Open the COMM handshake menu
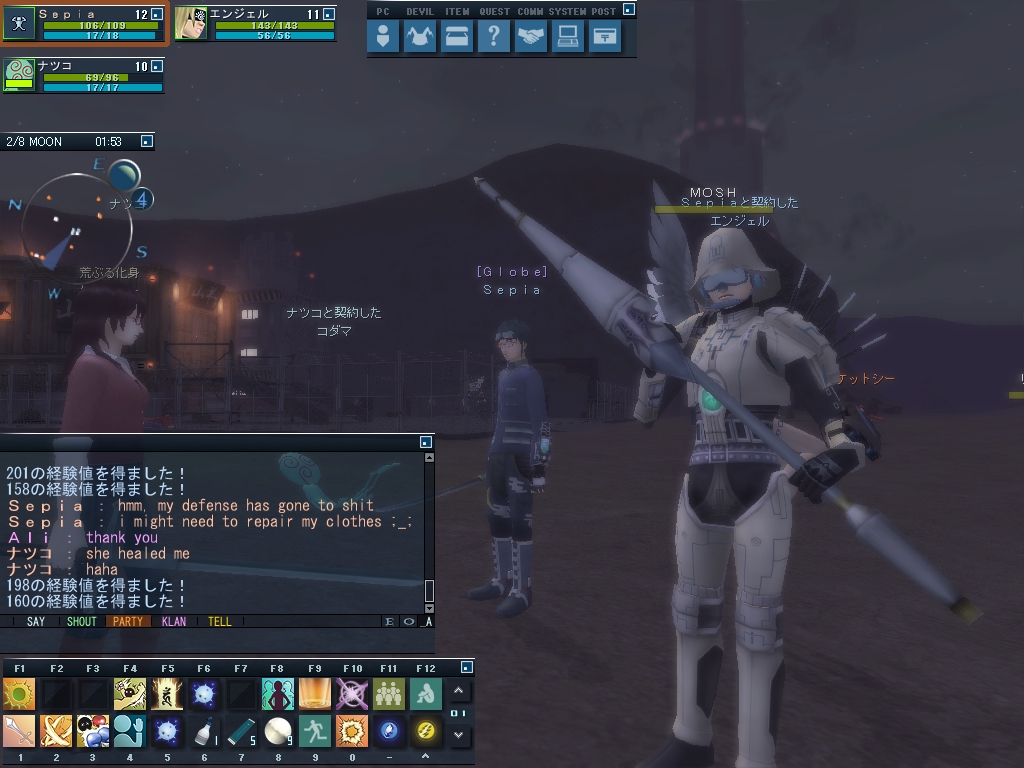The width and height of the screenshot is (1024, 768). [531, 37]
